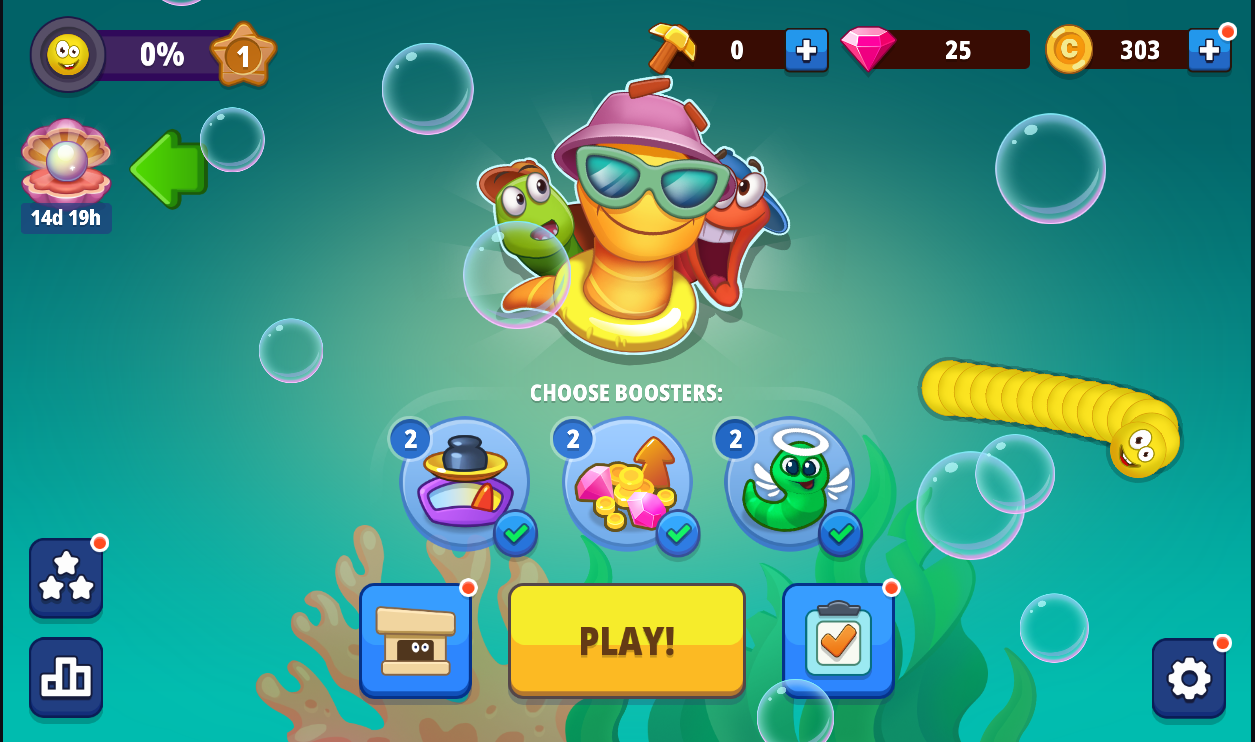Start the game with the PLAY! button
Viewport: 1255px width, 742px height.
tap(627, 640)
